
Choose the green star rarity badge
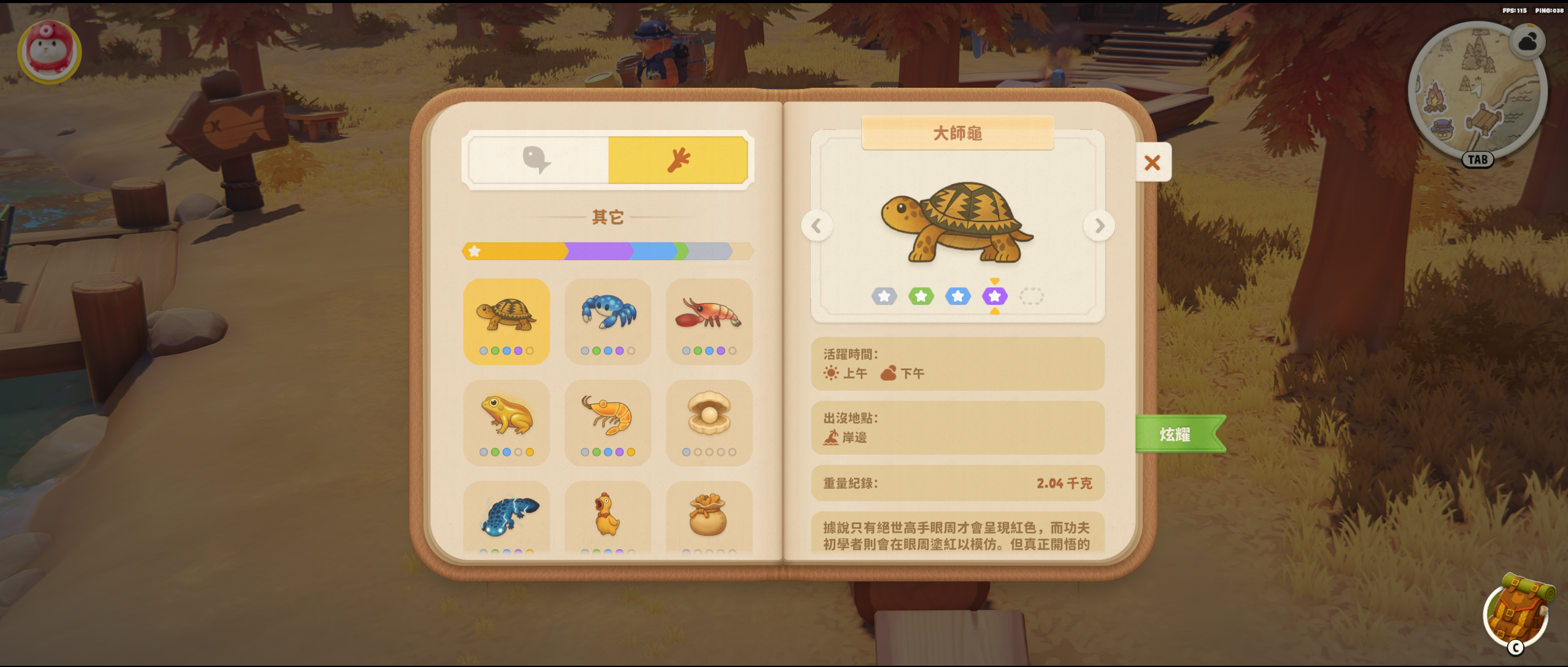click(x=921, y=296)
